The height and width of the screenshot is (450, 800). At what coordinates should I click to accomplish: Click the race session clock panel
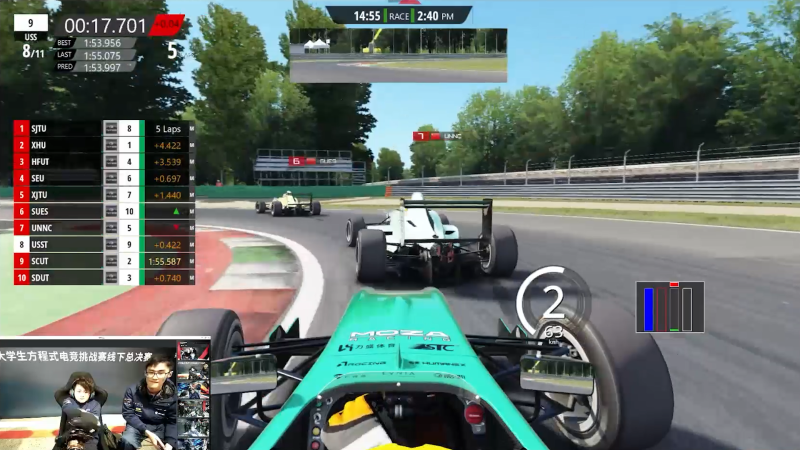point(398,15)
